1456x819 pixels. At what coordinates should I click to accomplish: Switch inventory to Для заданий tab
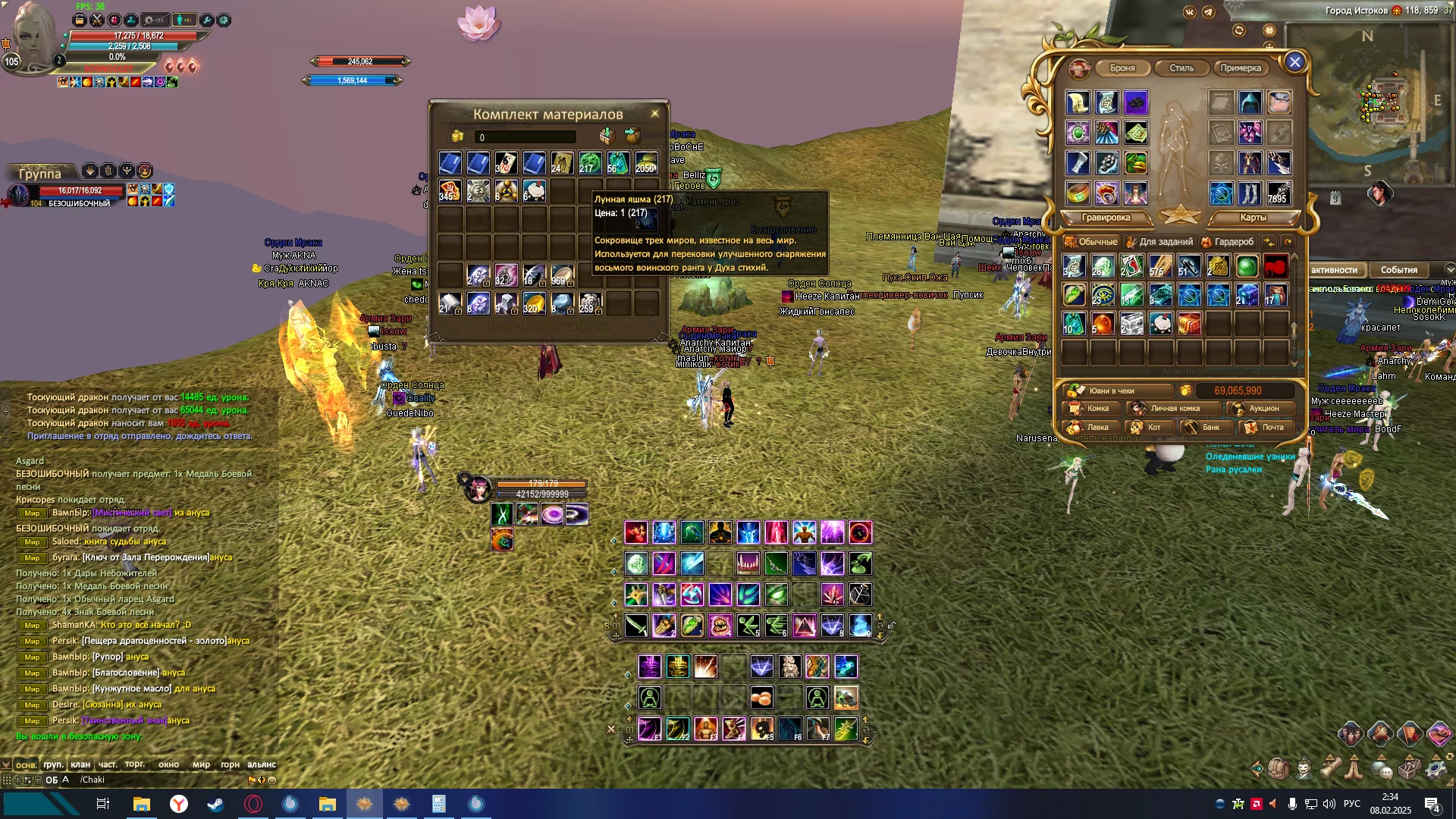click(x=1160, y=242)
